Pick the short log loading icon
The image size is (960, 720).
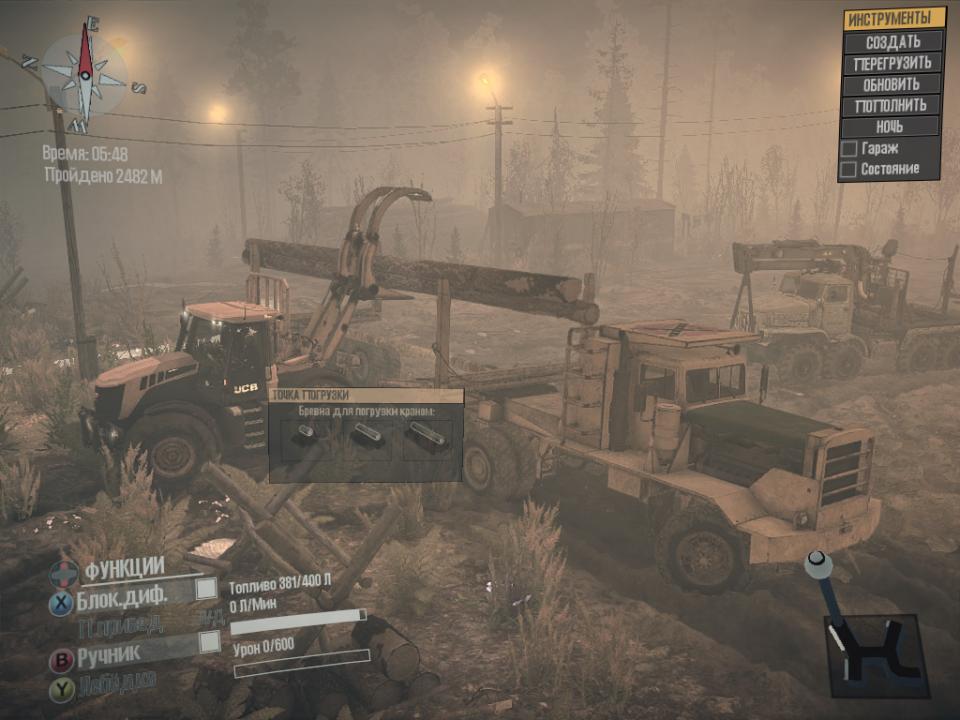306,433
